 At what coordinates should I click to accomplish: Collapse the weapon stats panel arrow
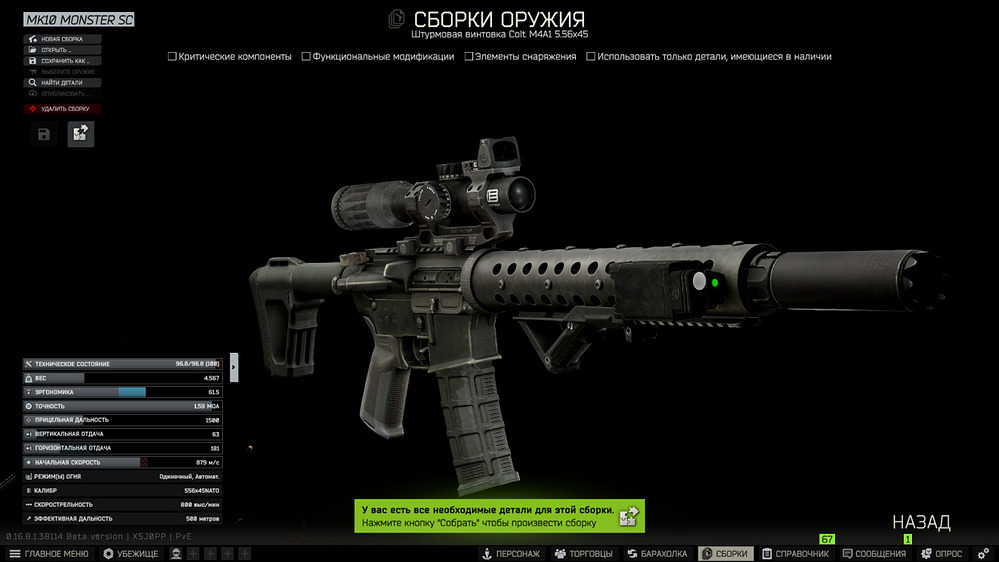[234, 367]
